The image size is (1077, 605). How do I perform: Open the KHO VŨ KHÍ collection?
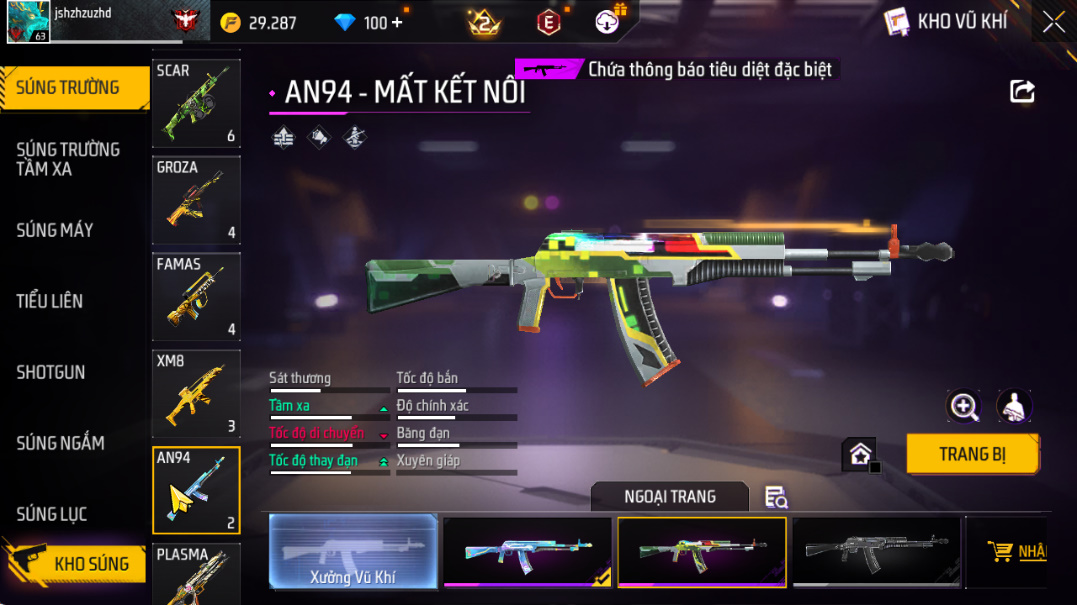946,21
